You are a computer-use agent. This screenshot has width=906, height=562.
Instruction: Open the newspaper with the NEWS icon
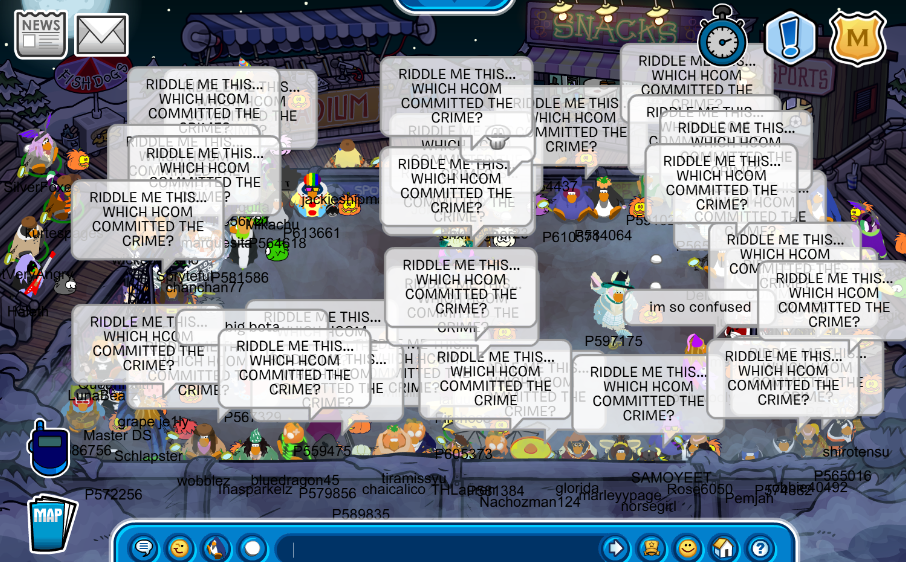[40, 35]
